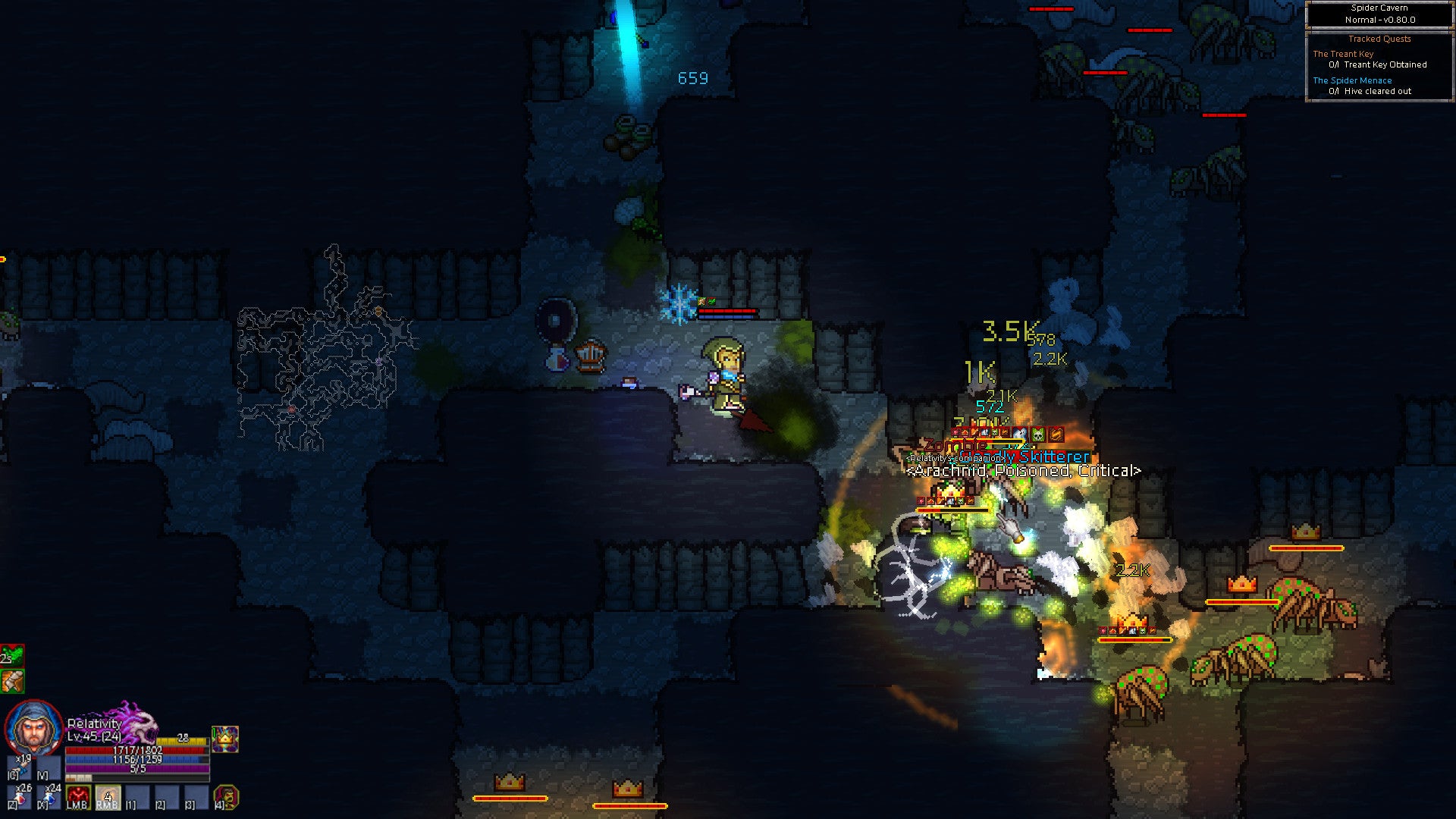Viewport: 1456px width, 819px height.
Task: Use the scroll item with count x19
Action: tap(20, 766)
